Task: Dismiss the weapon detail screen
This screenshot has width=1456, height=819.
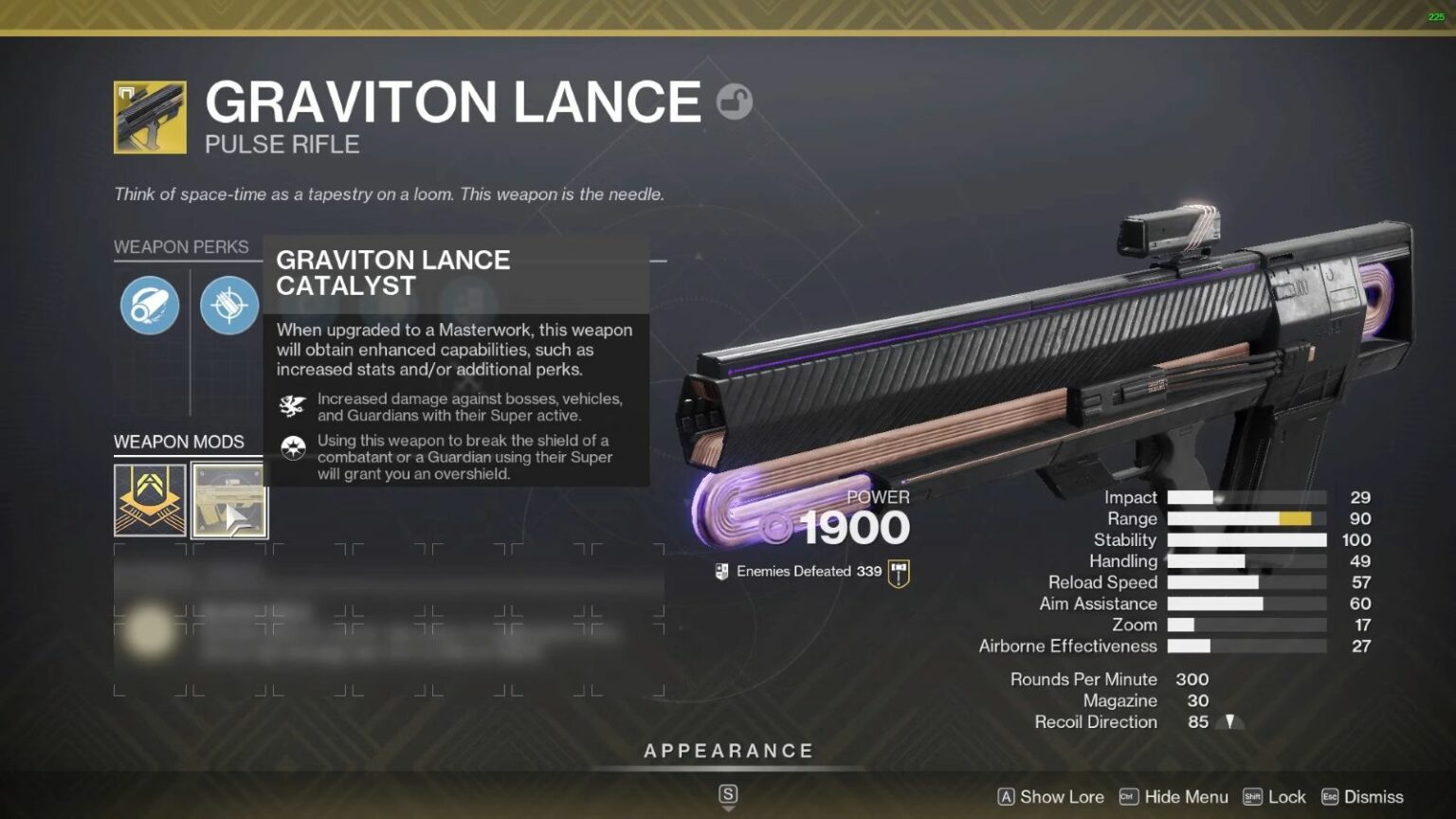Action: 1372,797
